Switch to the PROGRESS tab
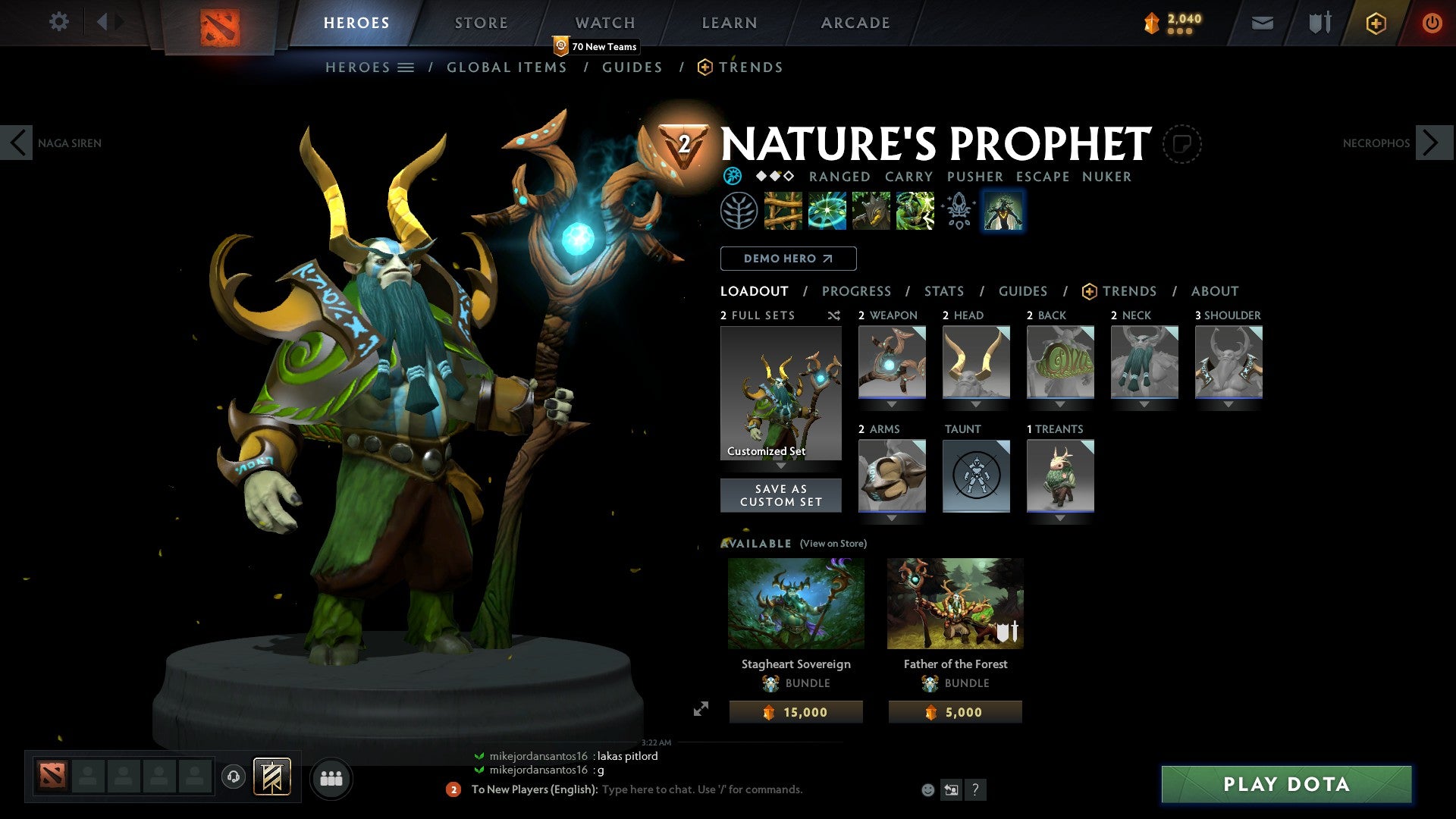Viewport: 1456px width, 819px height. click(857, 291)
